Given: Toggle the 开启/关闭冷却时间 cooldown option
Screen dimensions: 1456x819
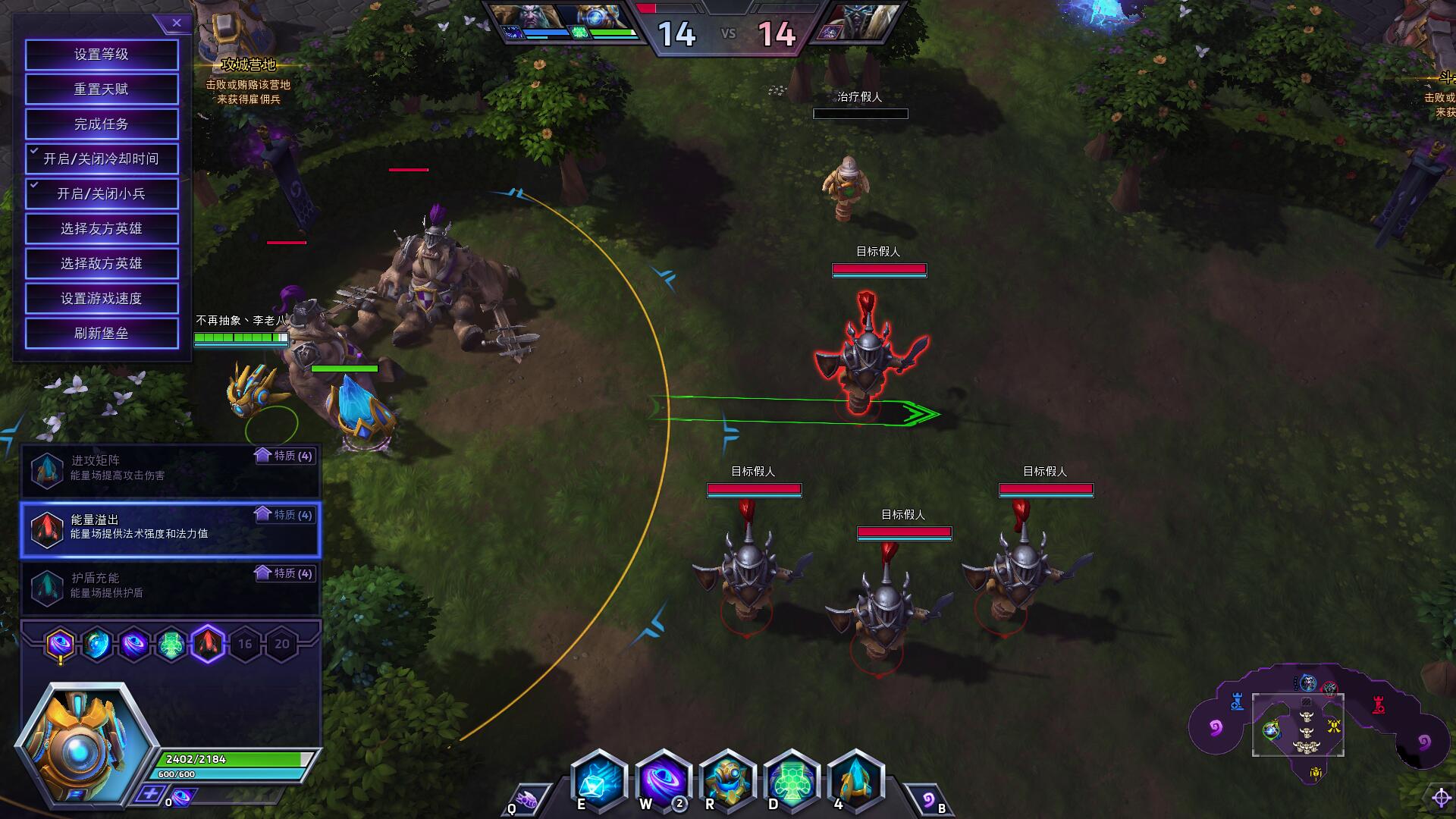Looking at the screenshot, I should (x=102, y=159).
